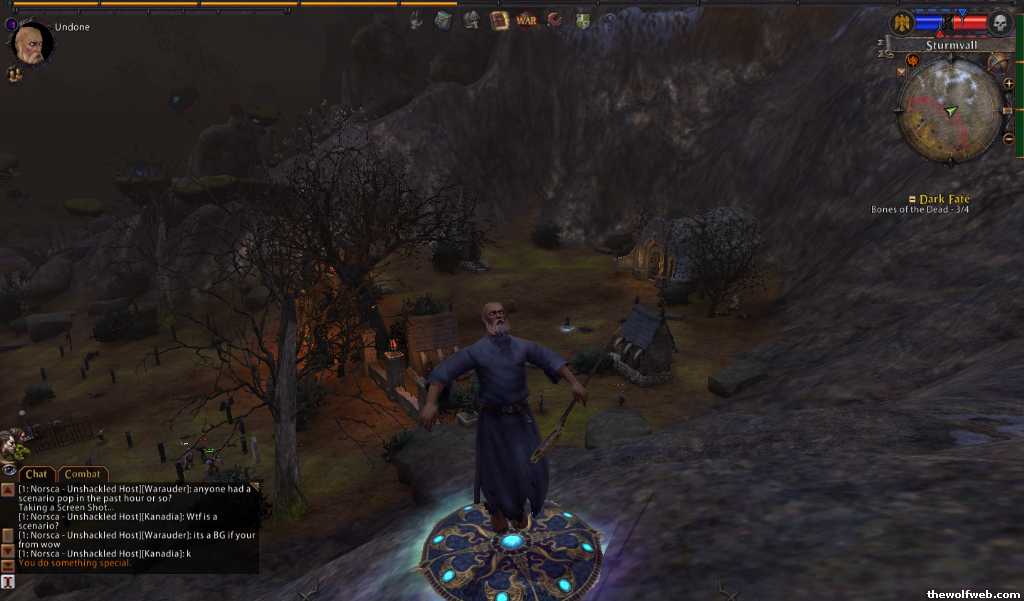Image resolution: width=1024 pixels, height=601 pixels.
Task: Click the party member portraits above chat
Action: [x=14, y=443]
